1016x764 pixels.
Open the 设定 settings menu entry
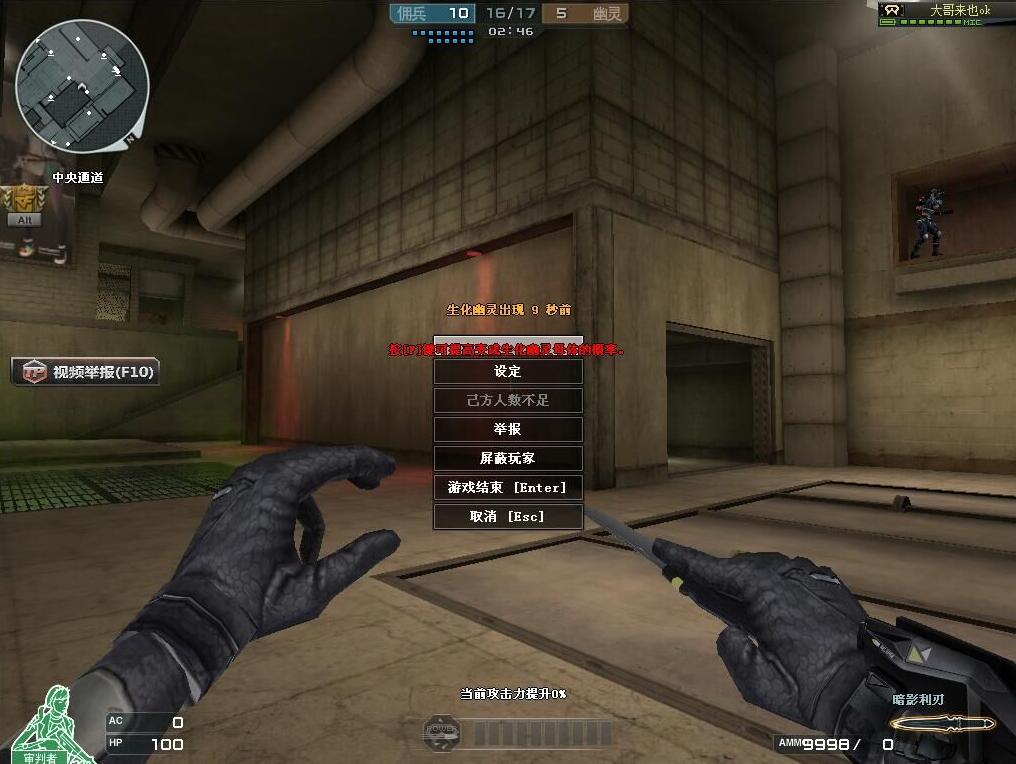[508, 371]
